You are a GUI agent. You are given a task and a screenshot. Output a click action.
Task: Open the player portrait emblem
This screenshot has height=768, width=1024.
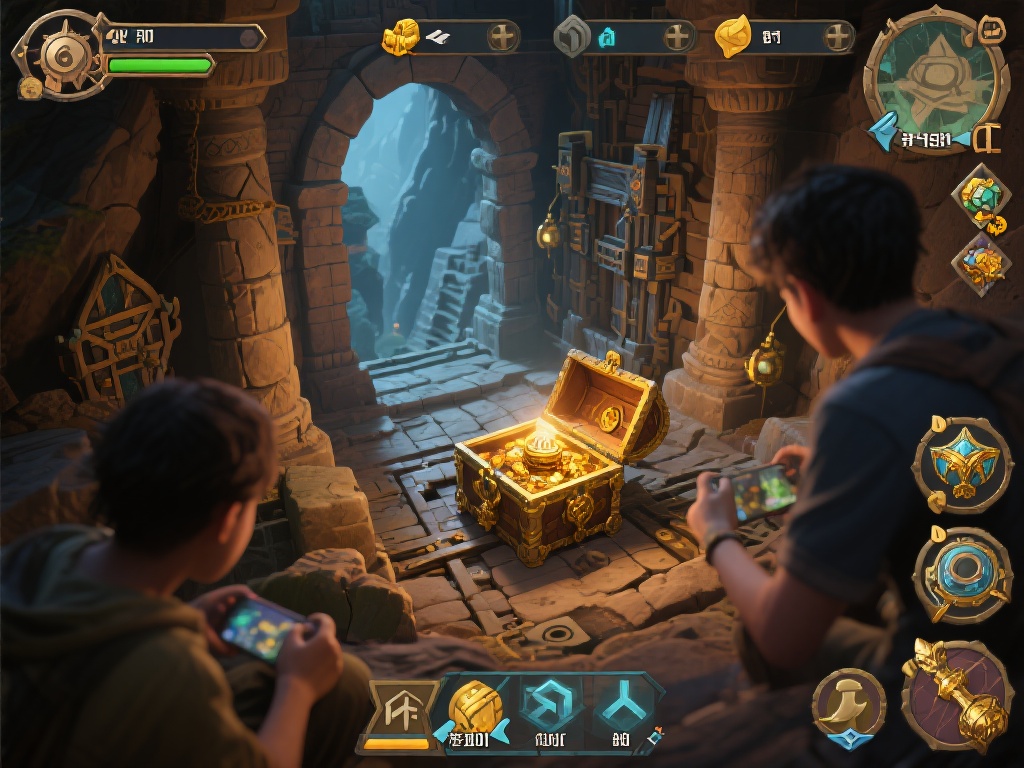(x=59, y=55)
